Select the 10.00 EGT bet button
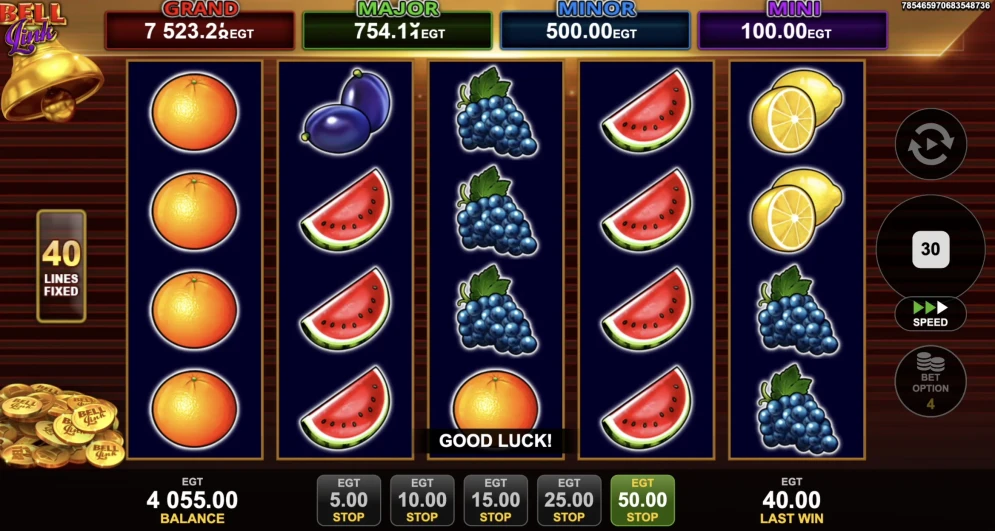 422,500
